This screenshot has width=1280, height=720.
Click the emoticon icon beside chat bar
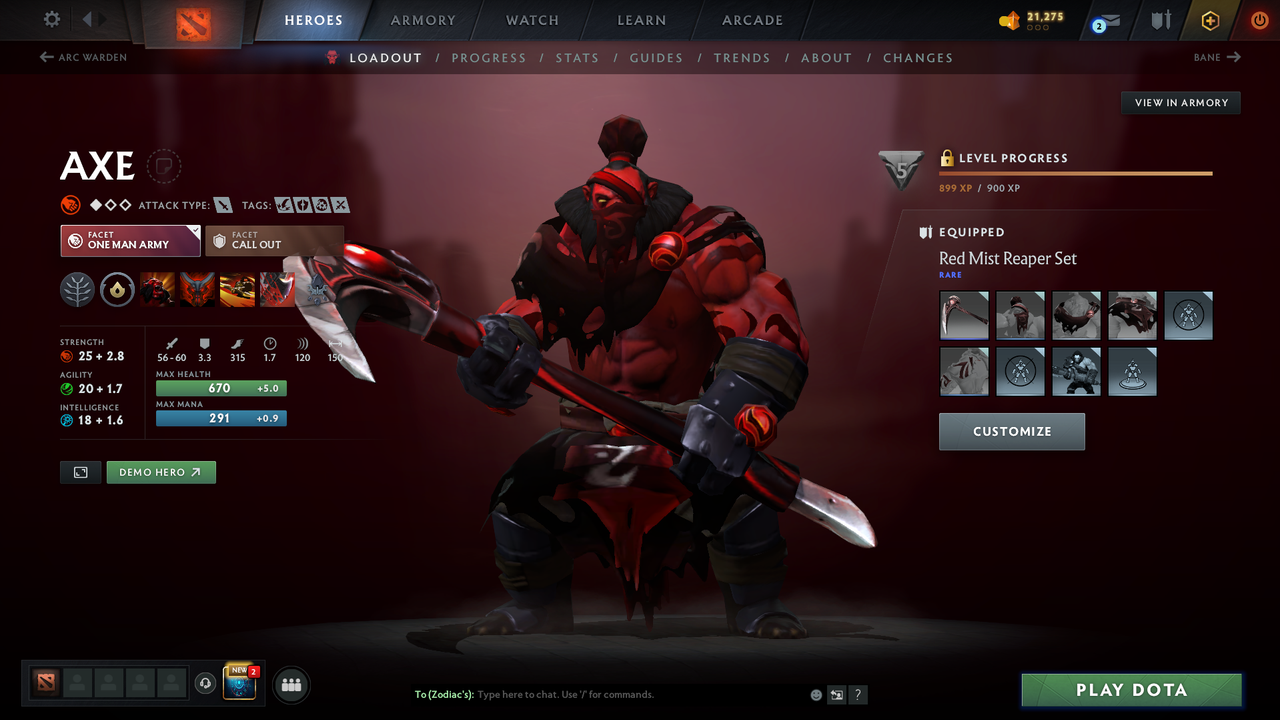(x=815, y=694)
